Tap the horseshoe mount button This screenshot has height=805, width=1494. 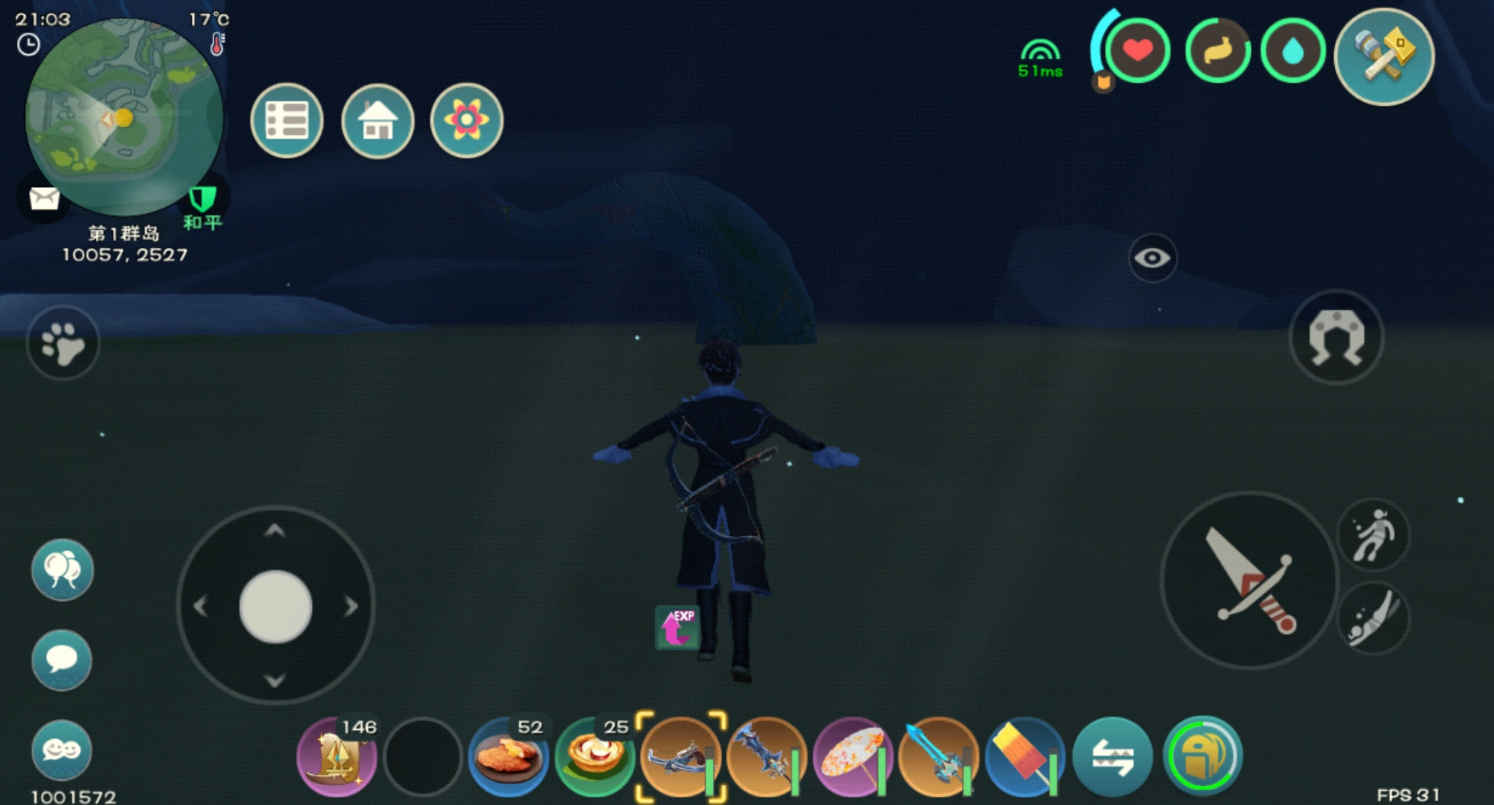(x=1336, y=337)
